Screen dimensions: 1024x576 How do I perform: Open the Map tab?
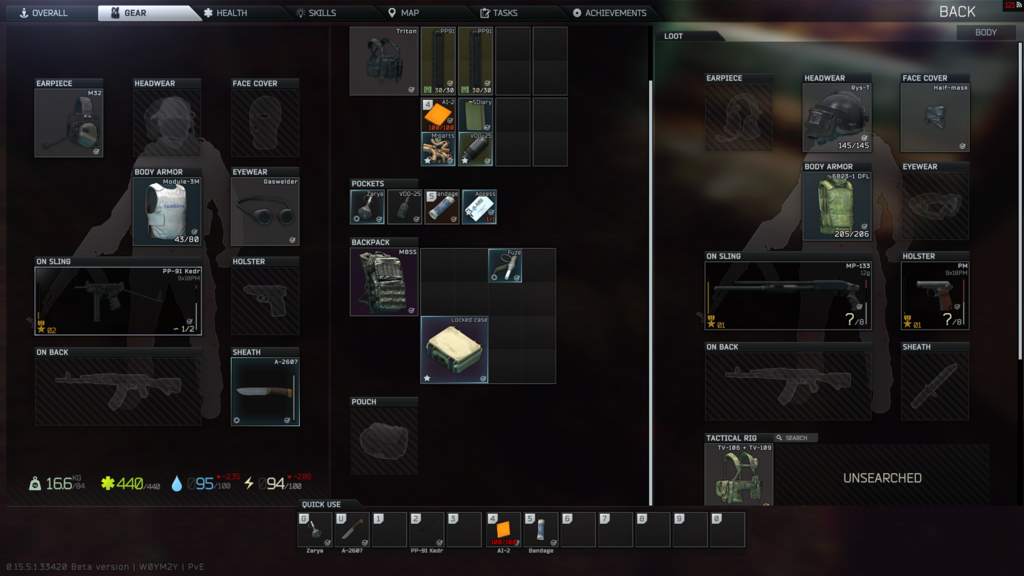tap(403, 13)
